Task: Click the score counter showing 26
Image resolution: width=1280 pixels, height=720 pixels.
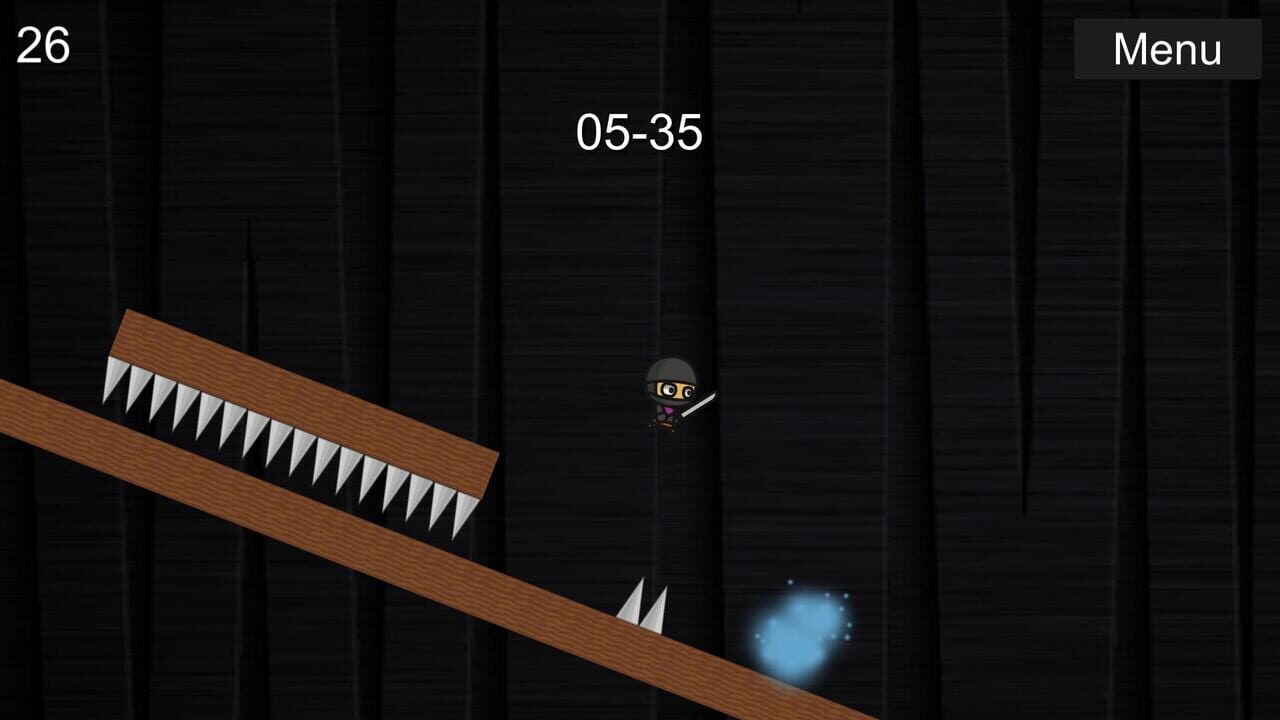Action: pos(42,45)
